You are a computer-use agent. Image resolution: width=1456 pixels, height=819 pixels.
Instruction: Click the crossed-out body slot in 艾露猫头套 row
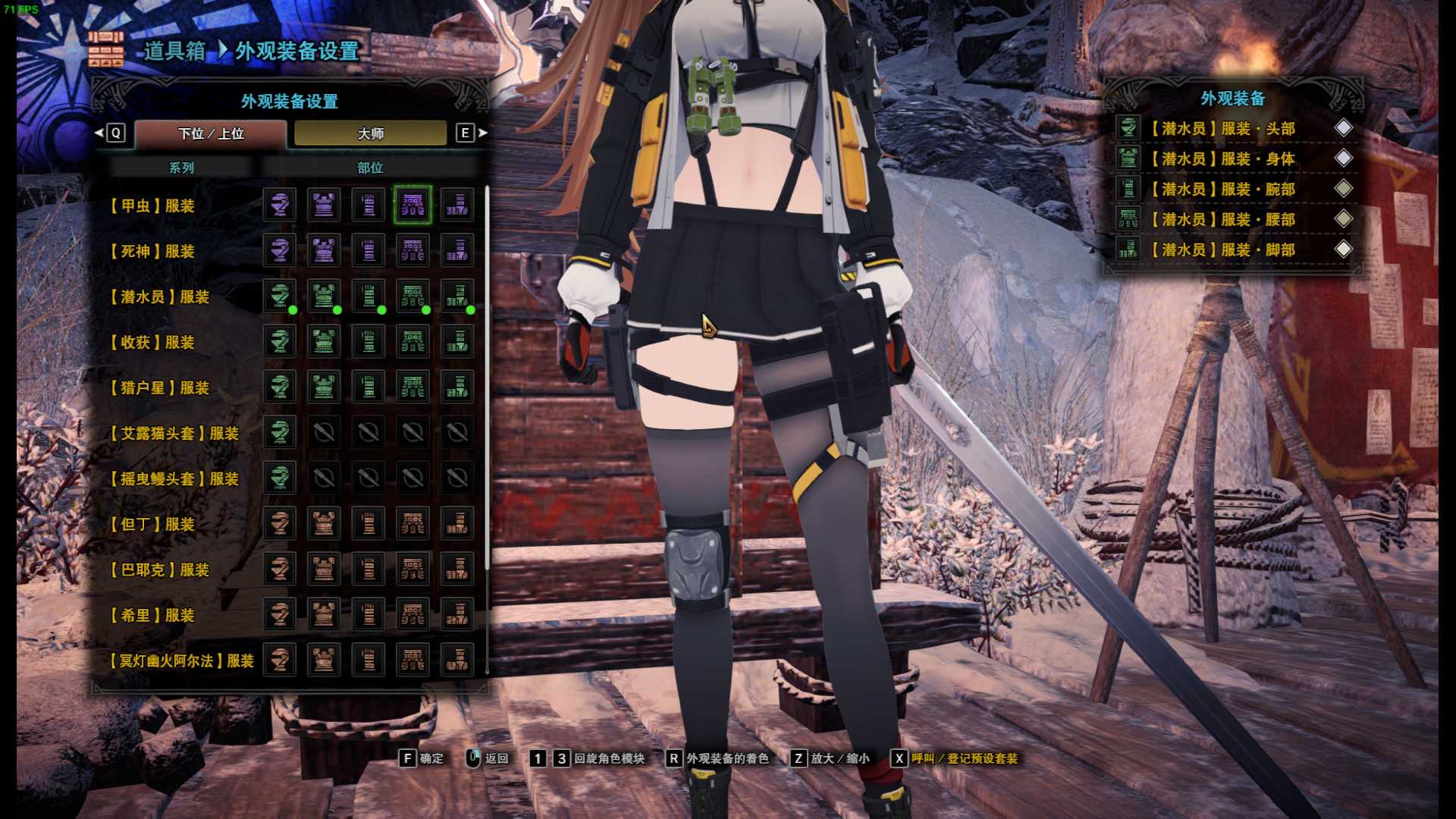pos(324,433)
